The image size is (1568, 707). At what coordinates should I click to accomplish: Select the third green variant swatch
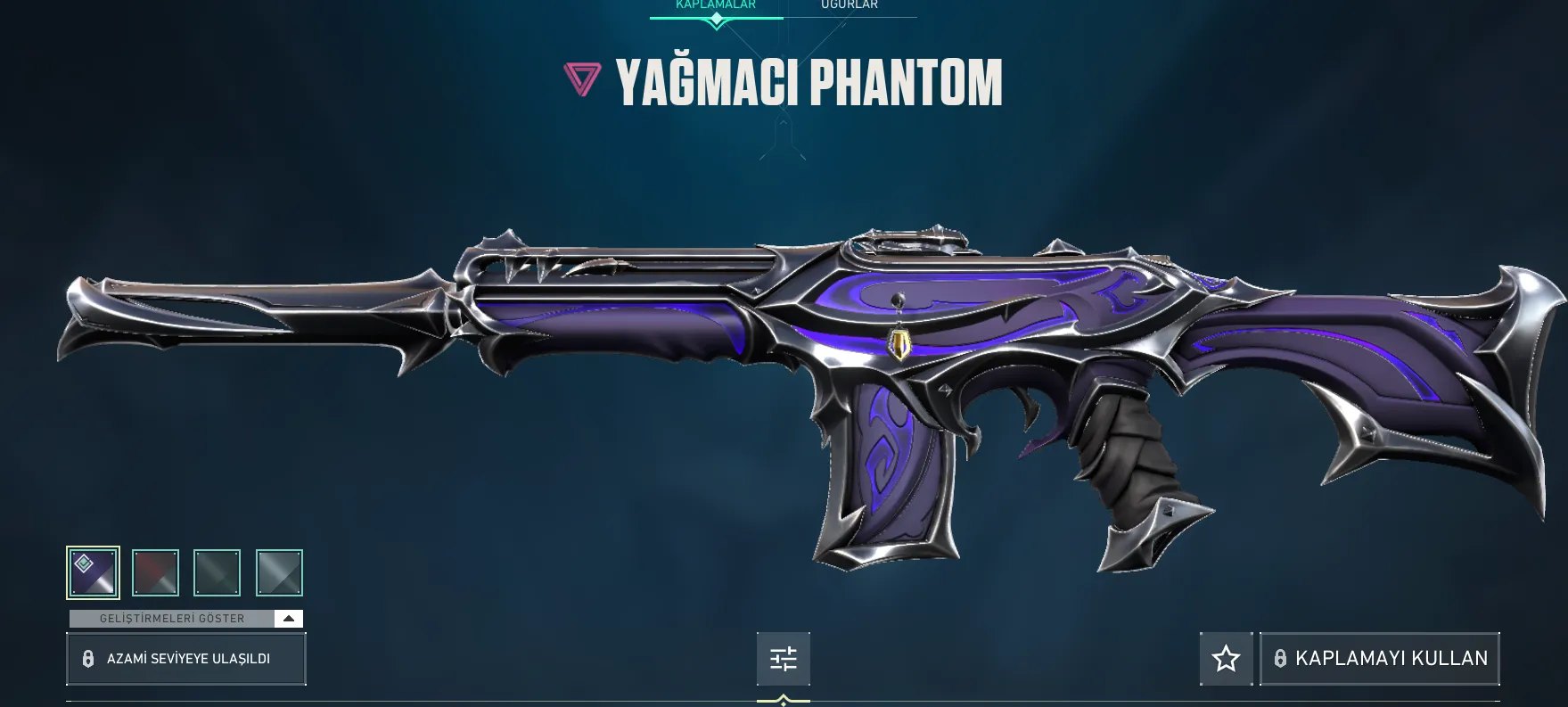point(217,572)
